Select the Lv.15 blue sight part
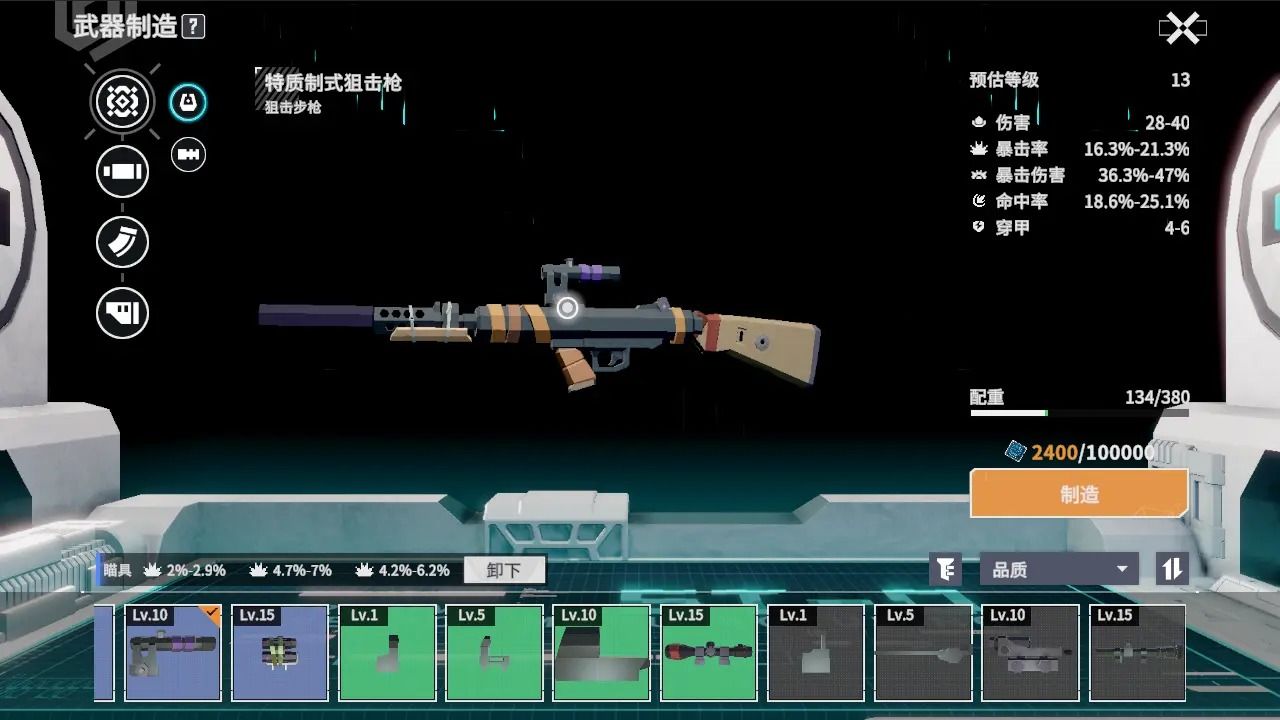This screenshot has width=1280, height=720. tap(280, 652)
